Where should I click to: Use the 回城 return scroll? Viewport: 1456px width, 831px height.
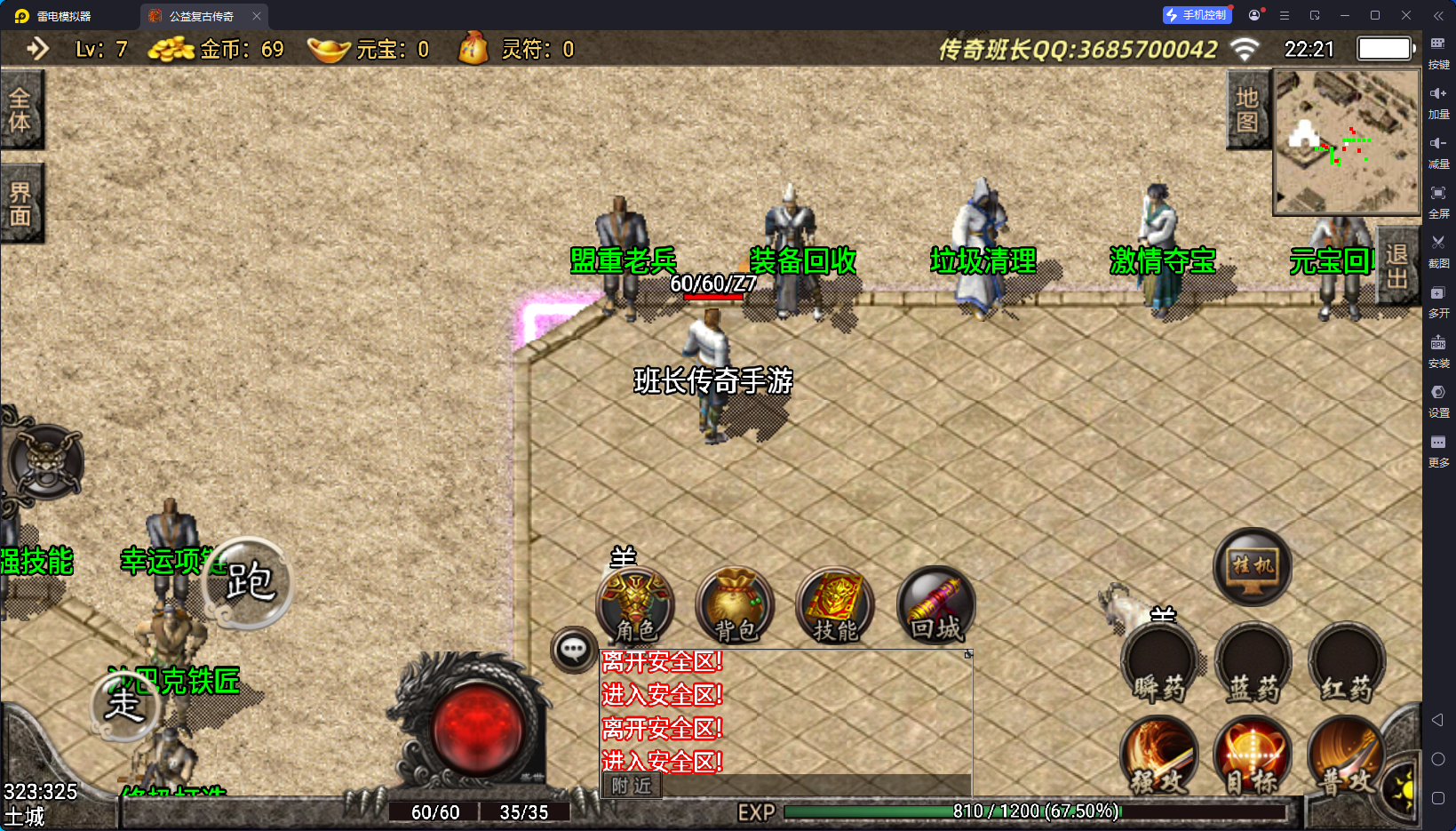935,605
